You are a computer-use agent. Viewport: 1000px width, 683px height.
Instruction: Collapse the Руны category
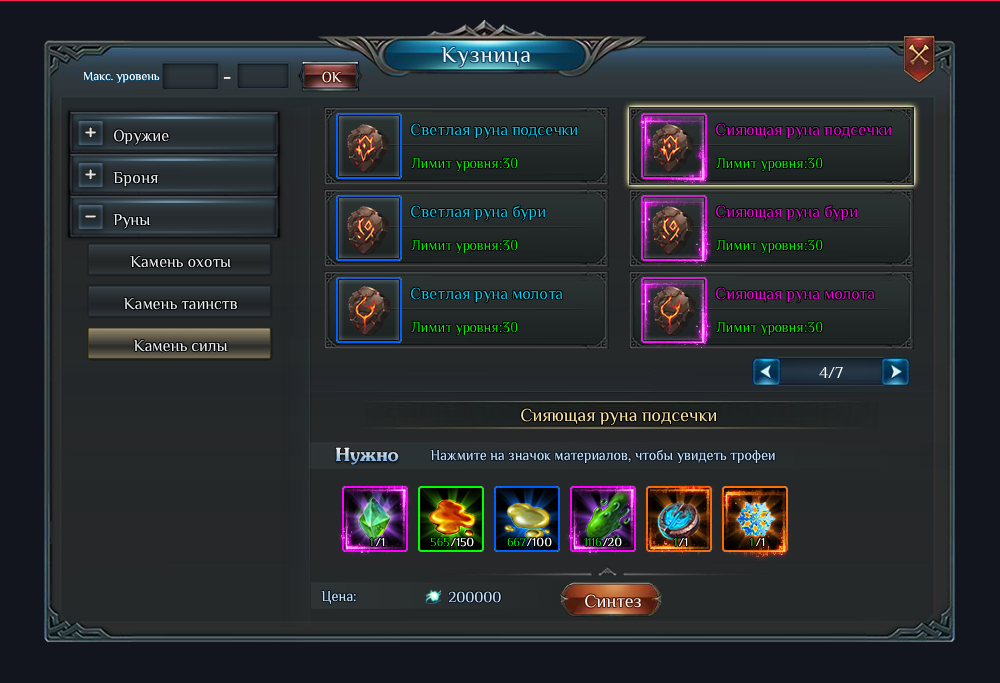coord(91,217)
